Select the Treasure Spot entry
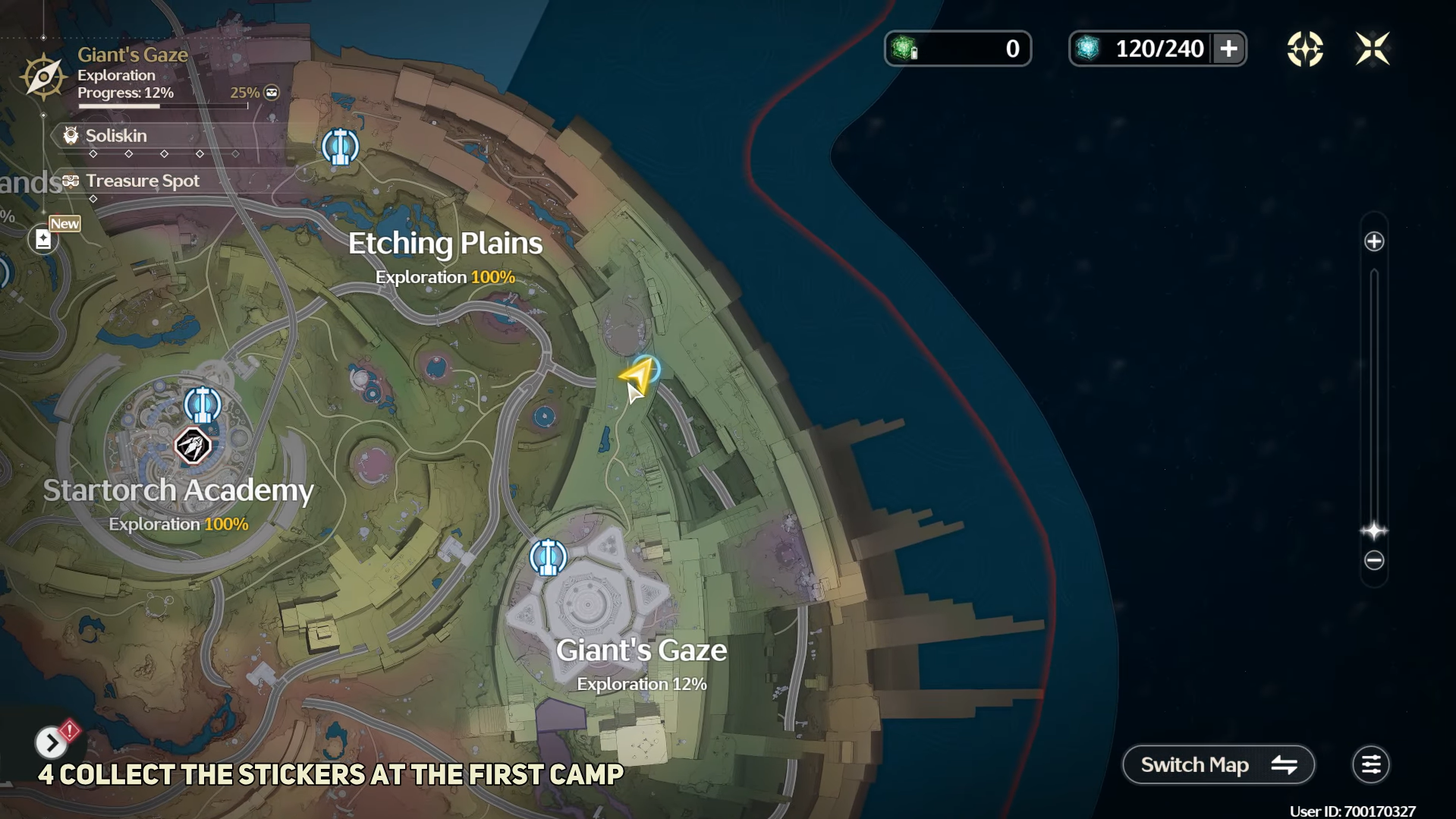 pyautogui.click(x=142, y=181)
